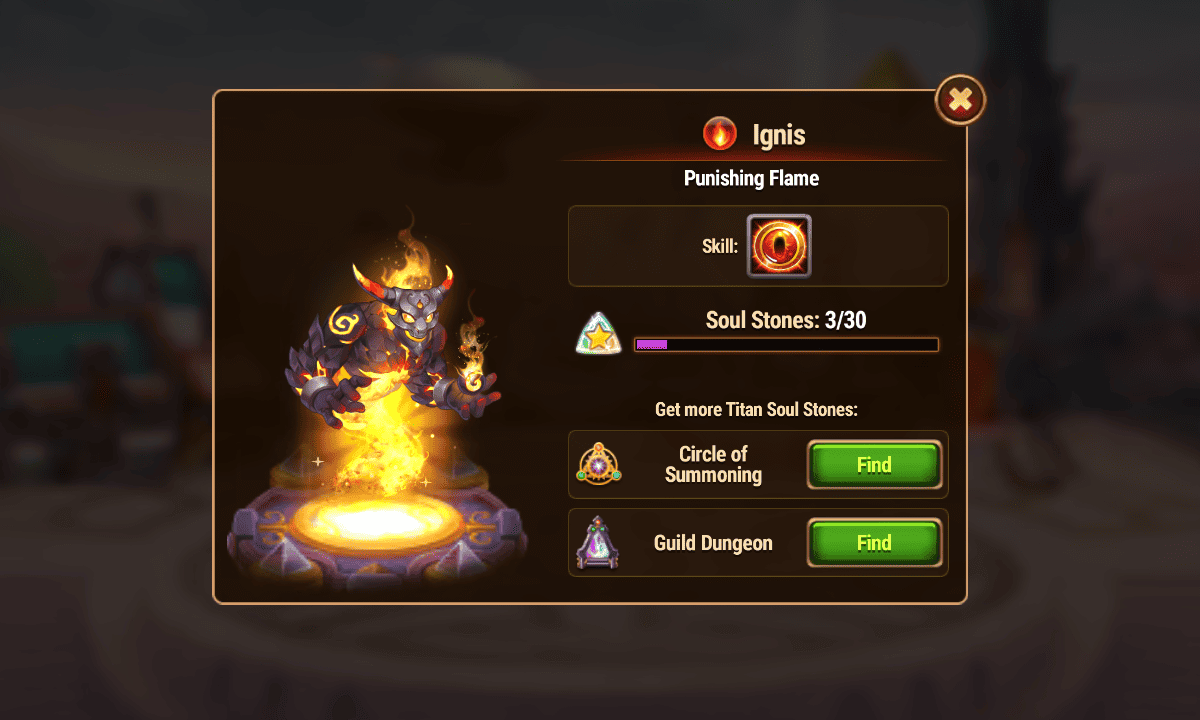
Task: Close the Ignis titan popup
Action: coord(960,99)
